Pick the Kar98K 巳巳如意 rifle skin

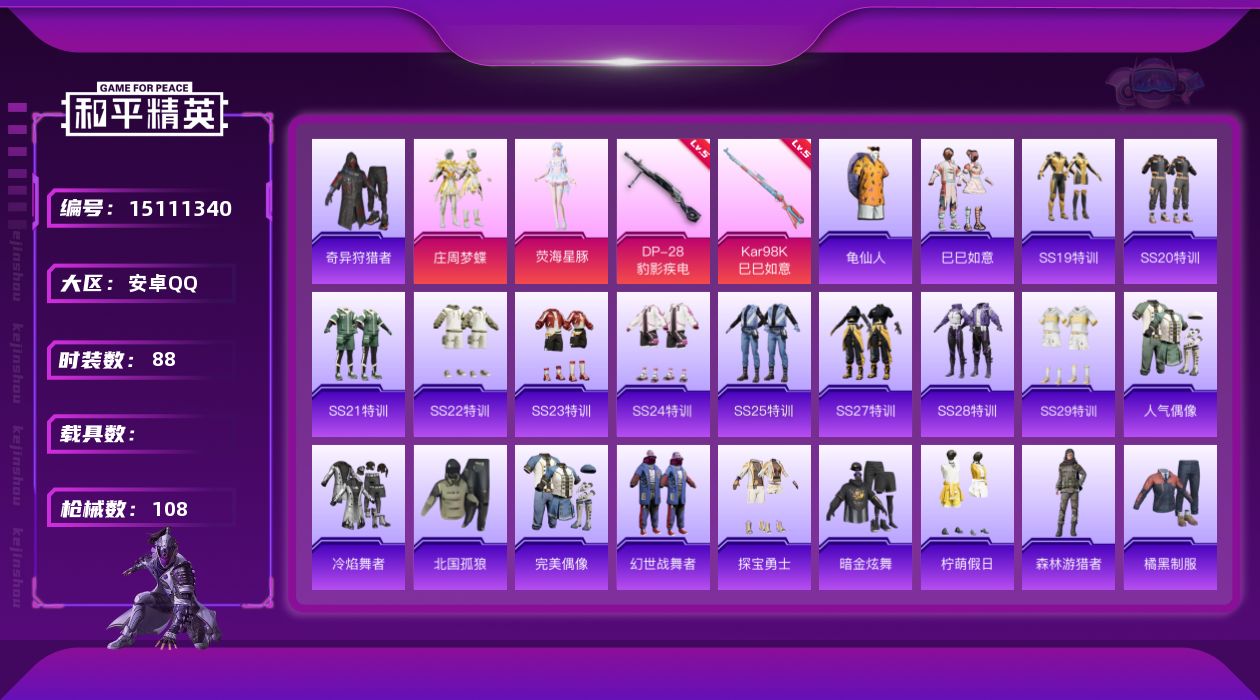(x=764, y=211)
